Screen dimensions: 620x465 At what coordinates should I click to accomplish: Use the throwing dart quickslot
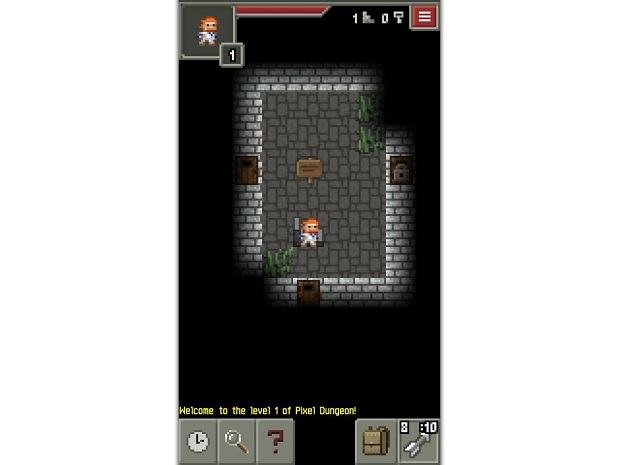click(x=419, y=441)
